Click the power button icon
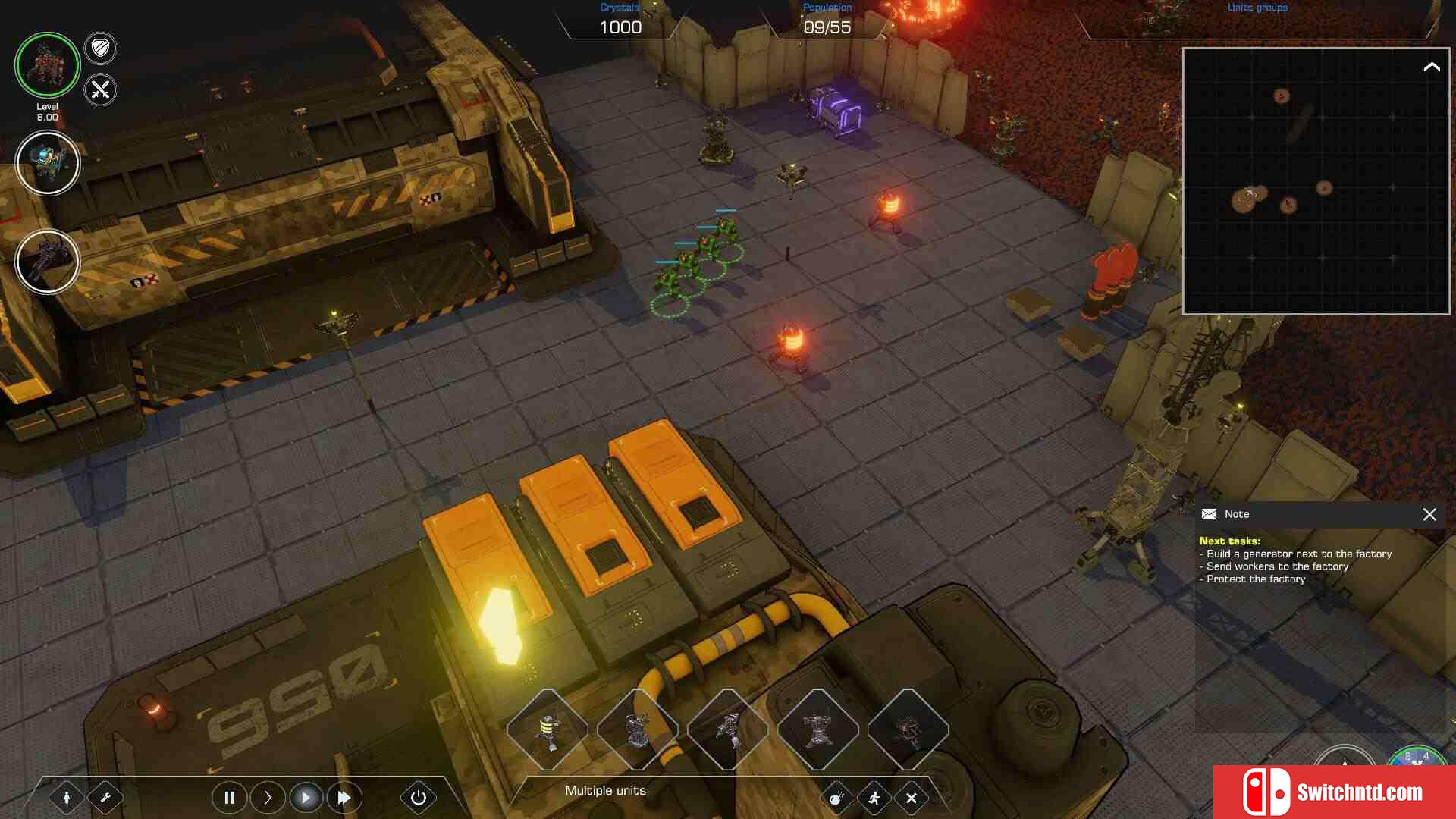This screenshot has height=819, width=1456. 418,798
